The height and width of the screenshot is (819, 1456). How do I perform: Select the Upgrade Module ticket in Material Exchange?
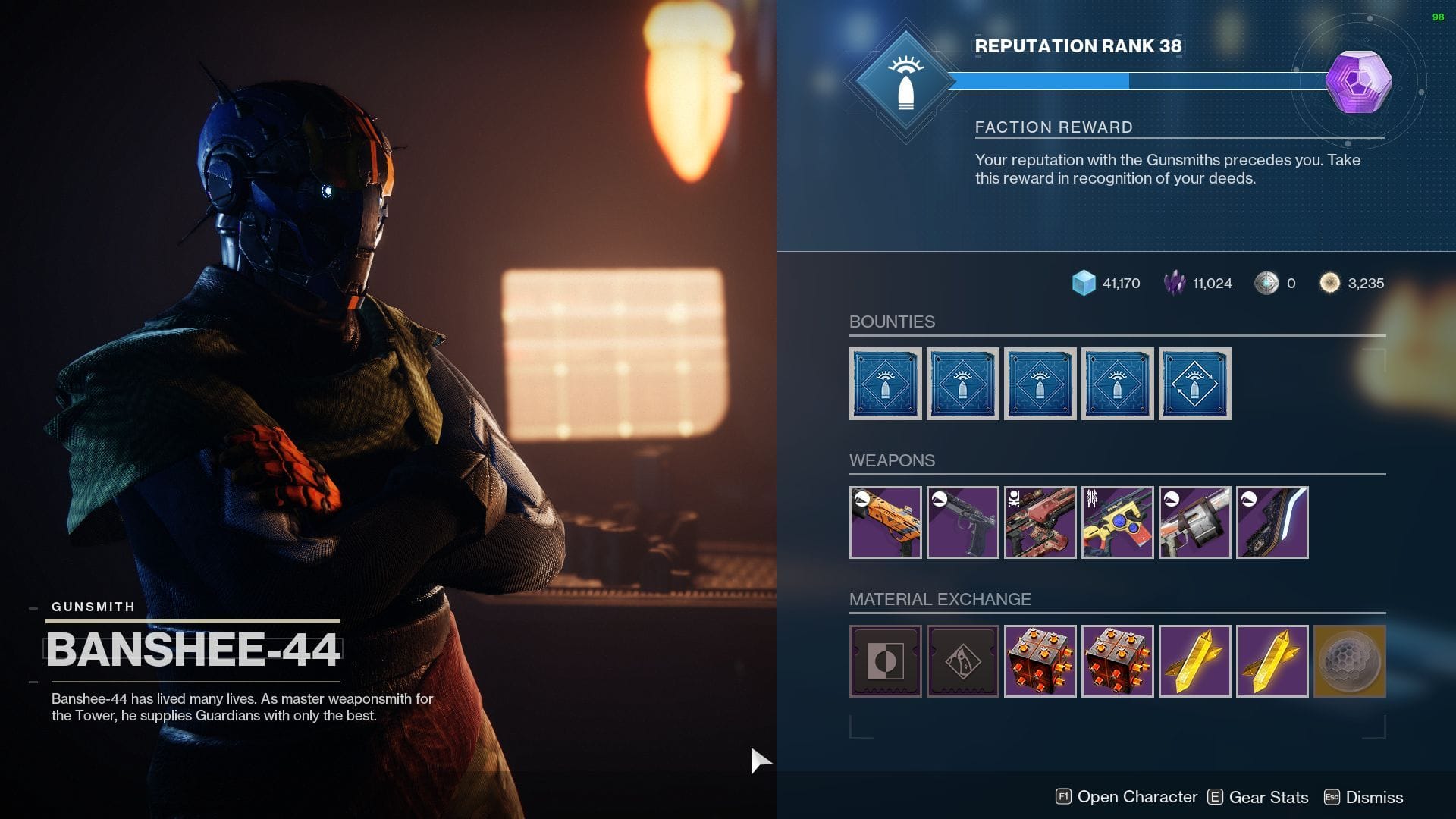click(x=885, y=661)
